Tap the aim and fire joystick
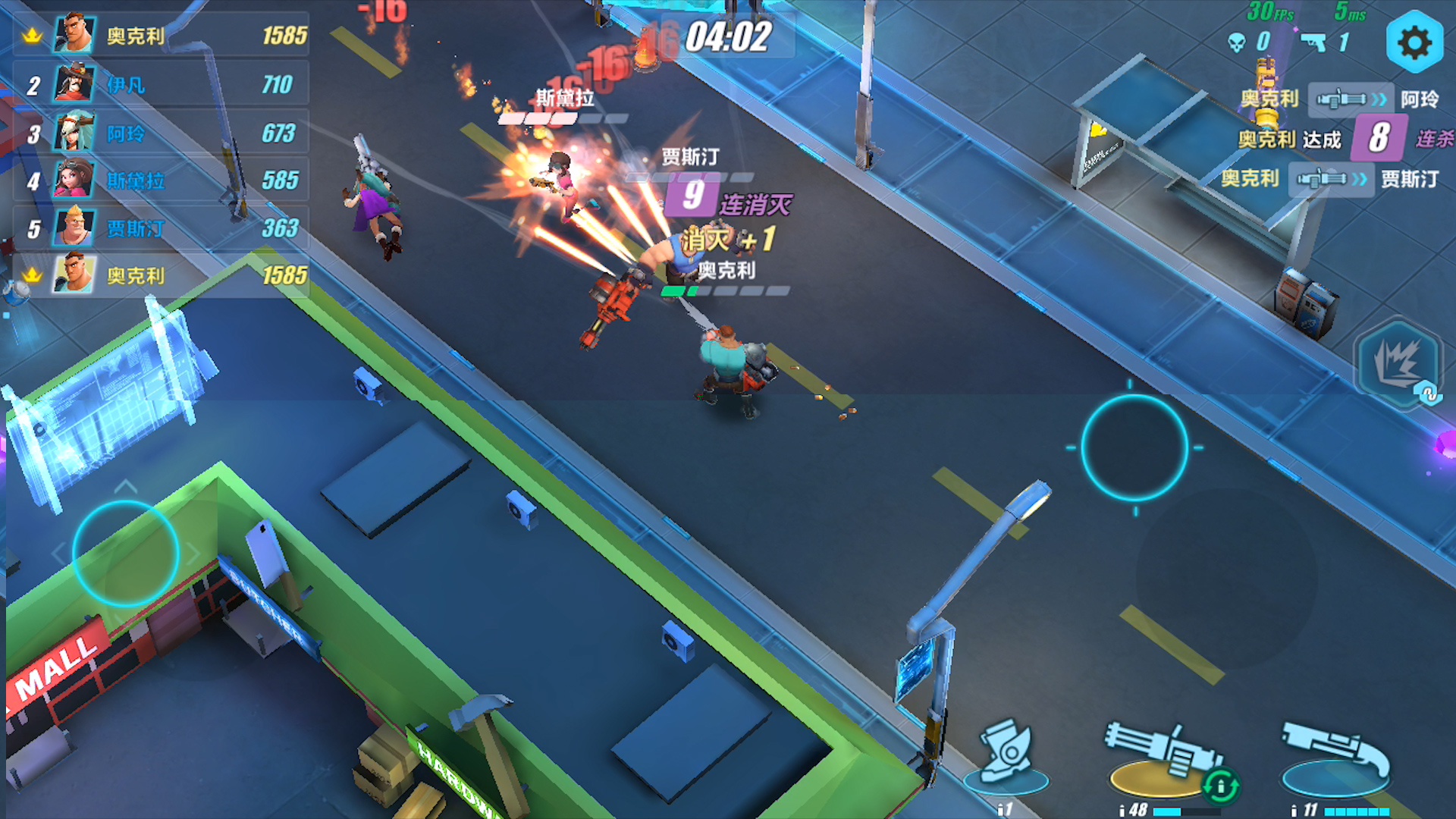Viewport: 1456px width, 819px height. 1134,447
